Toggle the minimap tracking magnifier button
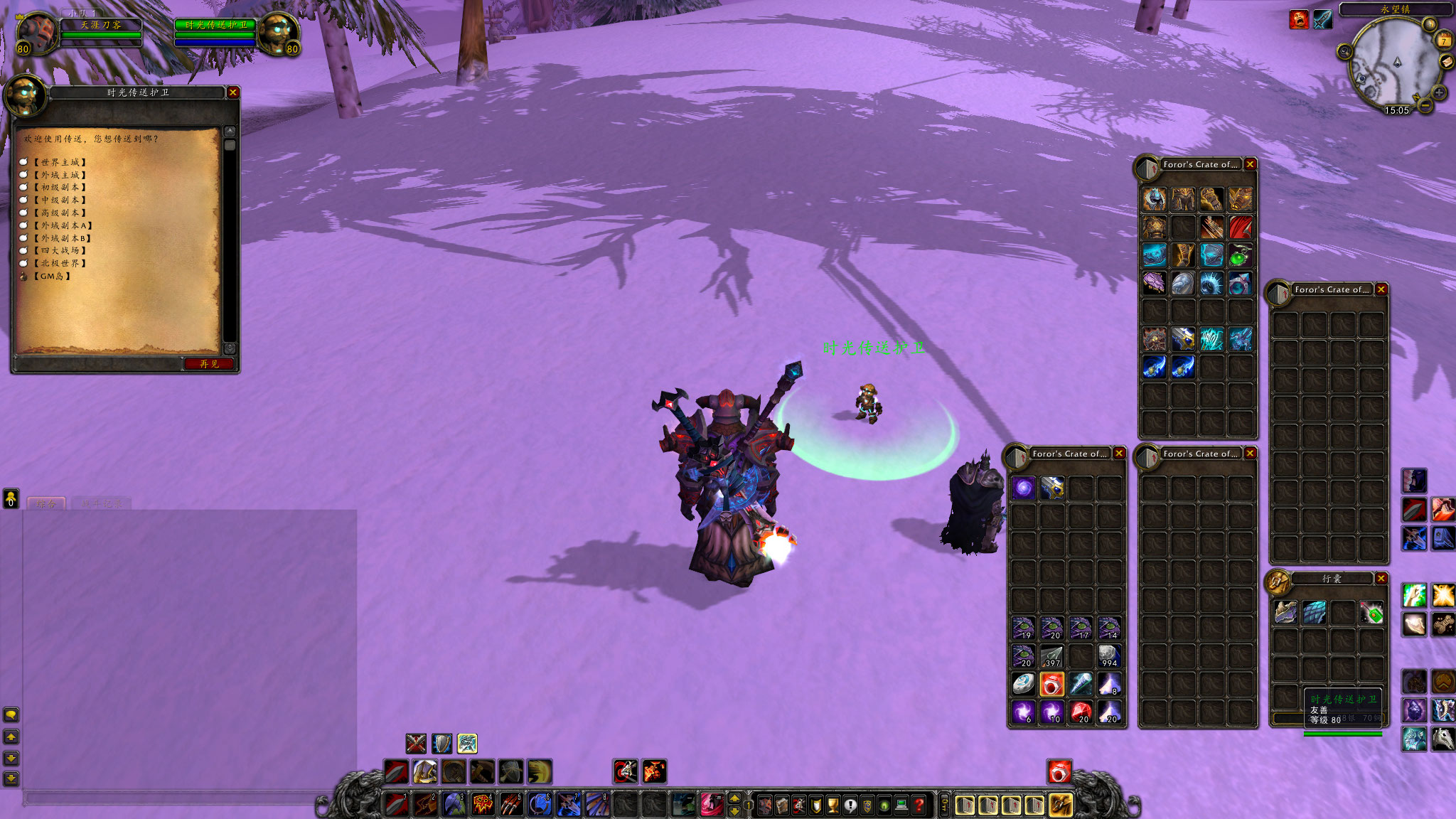1456x819 pixels. [1344, 51]
